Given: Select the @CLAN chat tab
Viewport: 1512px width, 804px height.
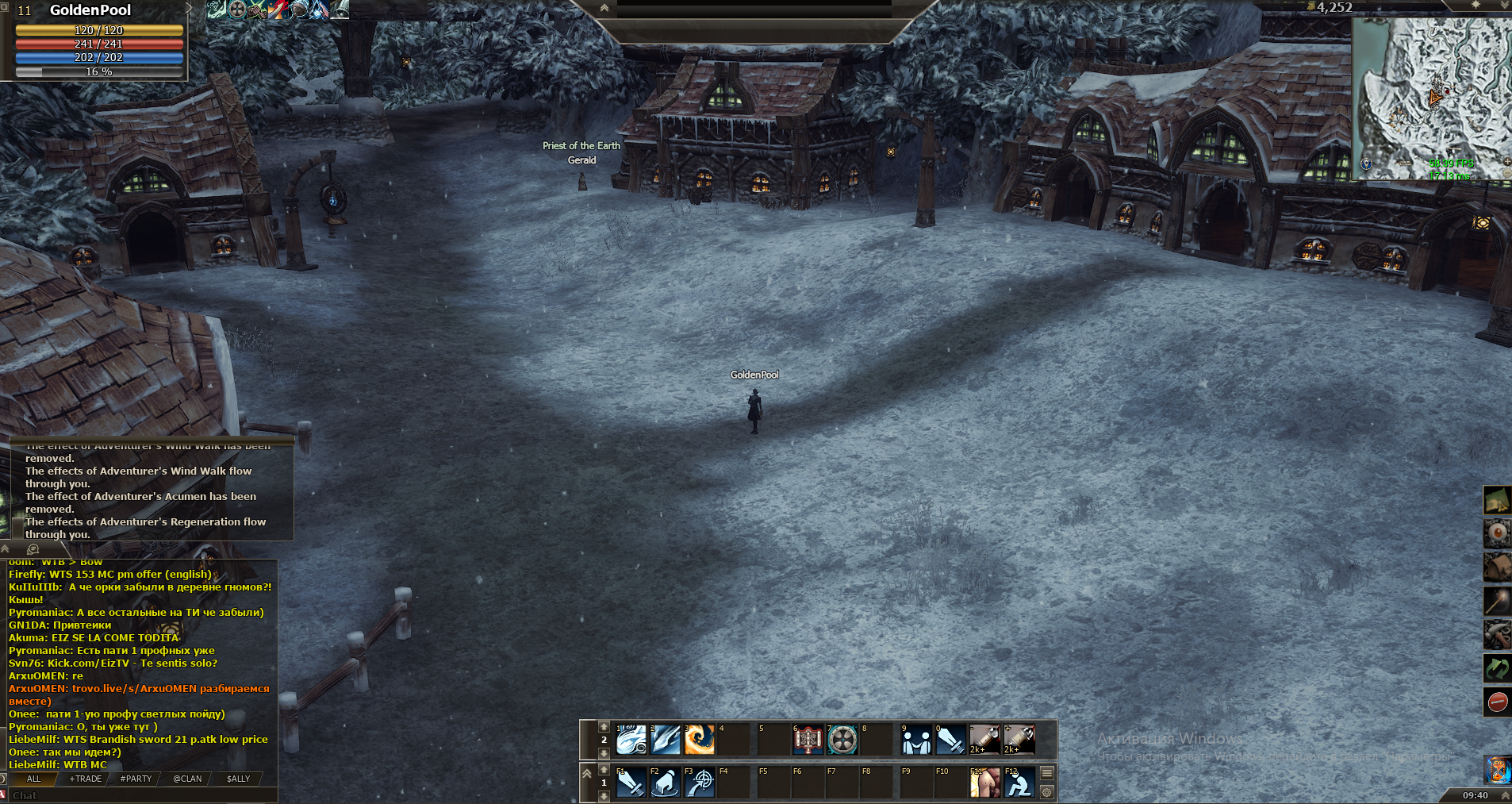Looking at the screenshot, I should 187,779.
